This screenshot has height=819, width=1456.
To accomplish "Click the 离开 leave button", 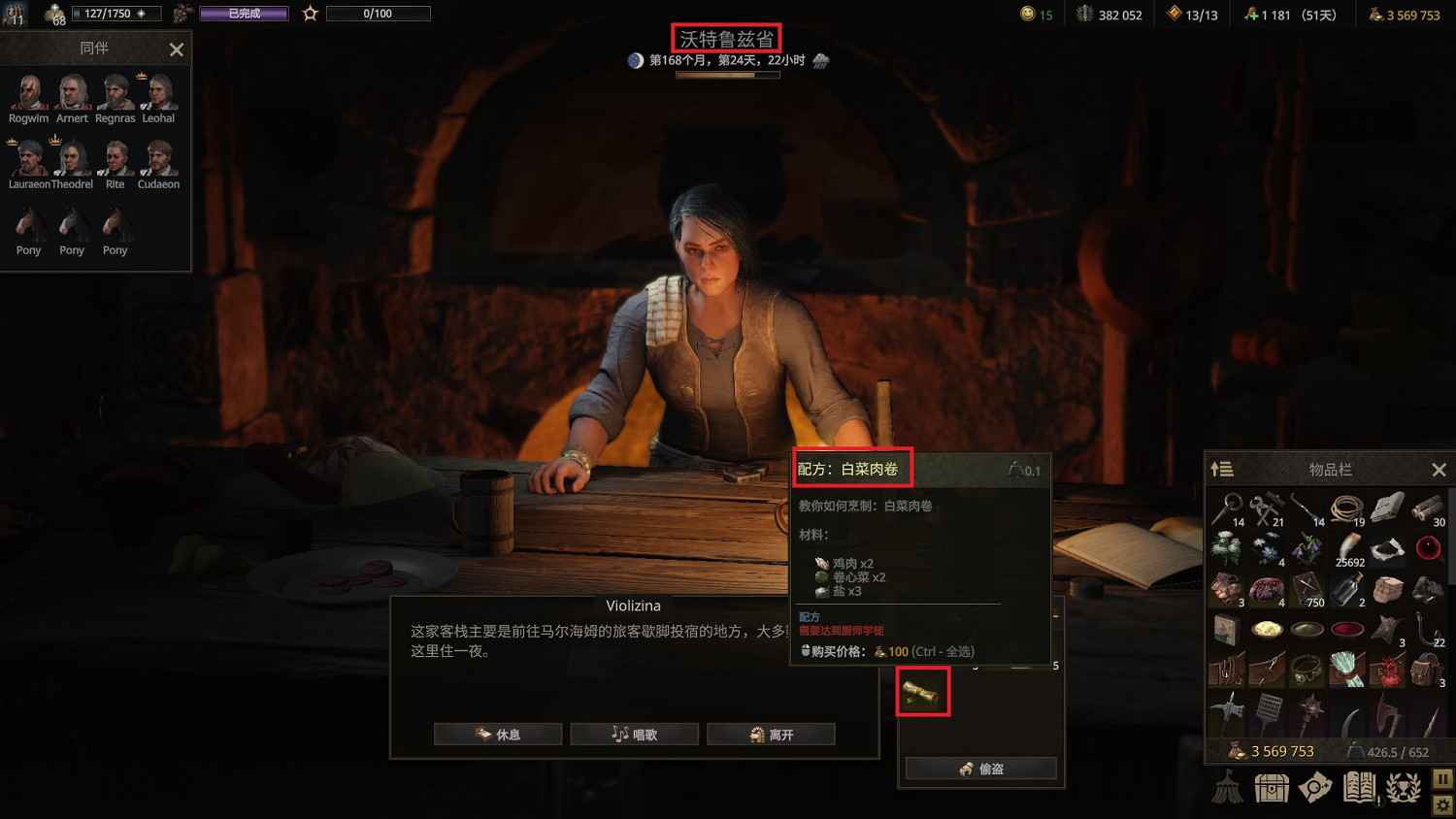I will click(x=772, y=734).
